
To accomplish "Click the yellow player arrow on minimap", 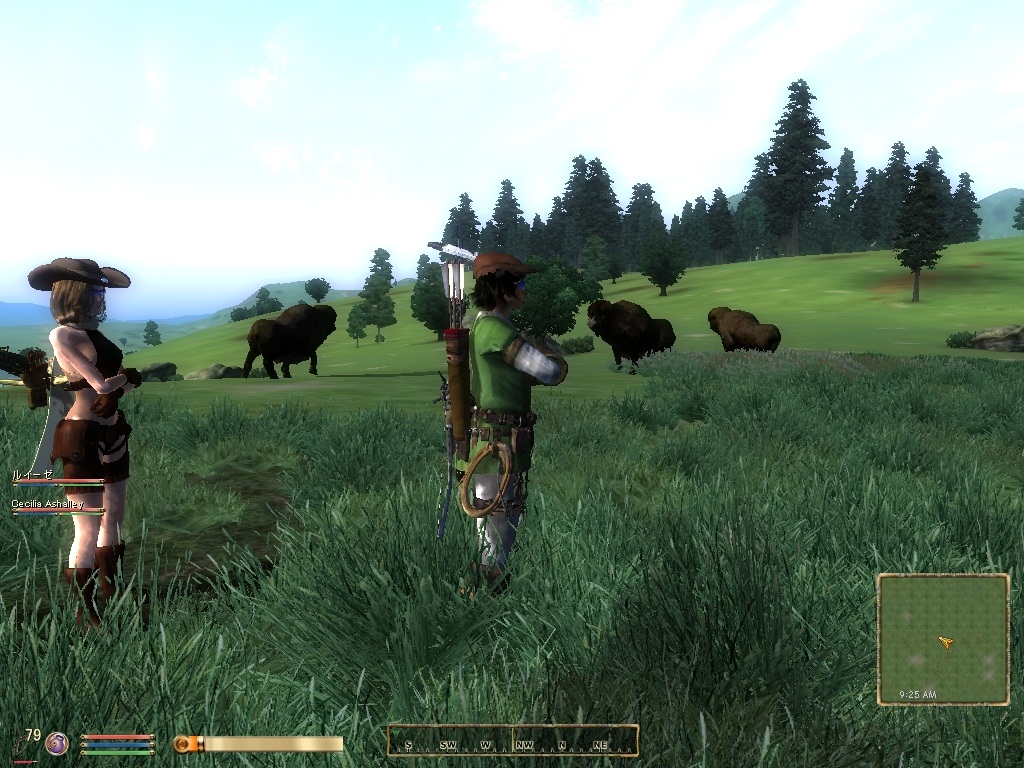I will [945, 642].
